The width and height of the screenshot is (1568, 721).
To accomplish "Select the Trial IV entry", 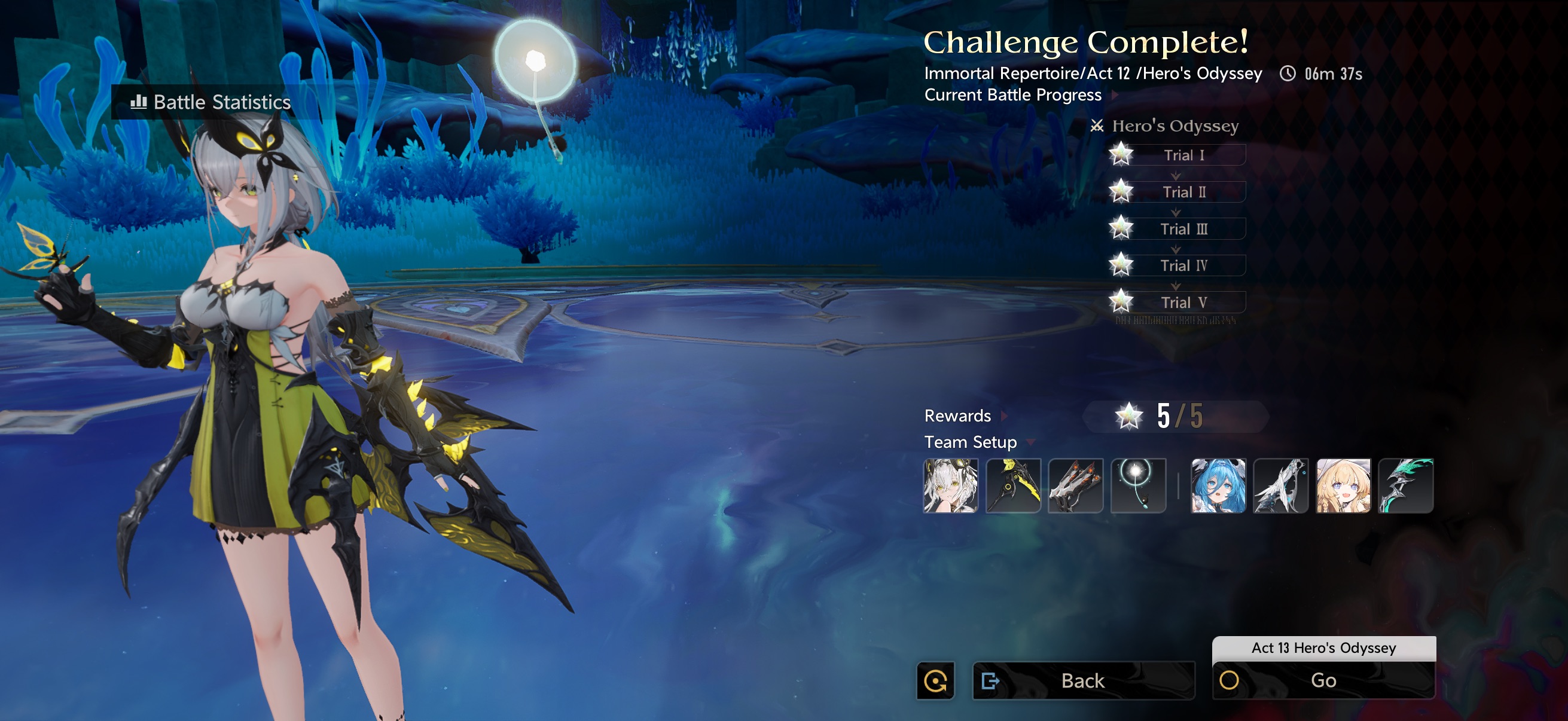I will point(1183,265).
